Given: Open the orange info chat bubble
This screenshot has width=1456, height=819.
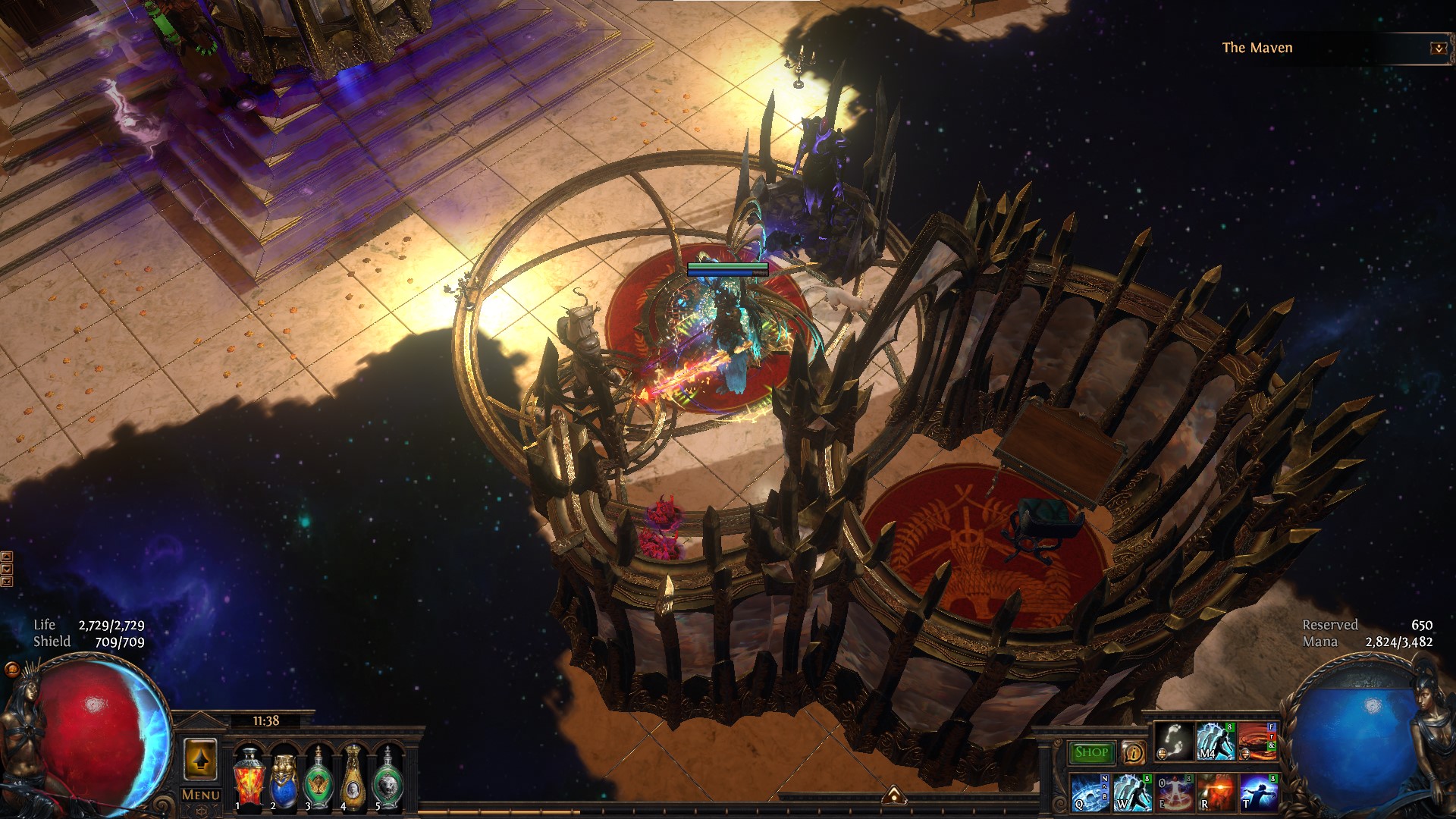Looking at the screenshot, I should (x=1134, y=752).
